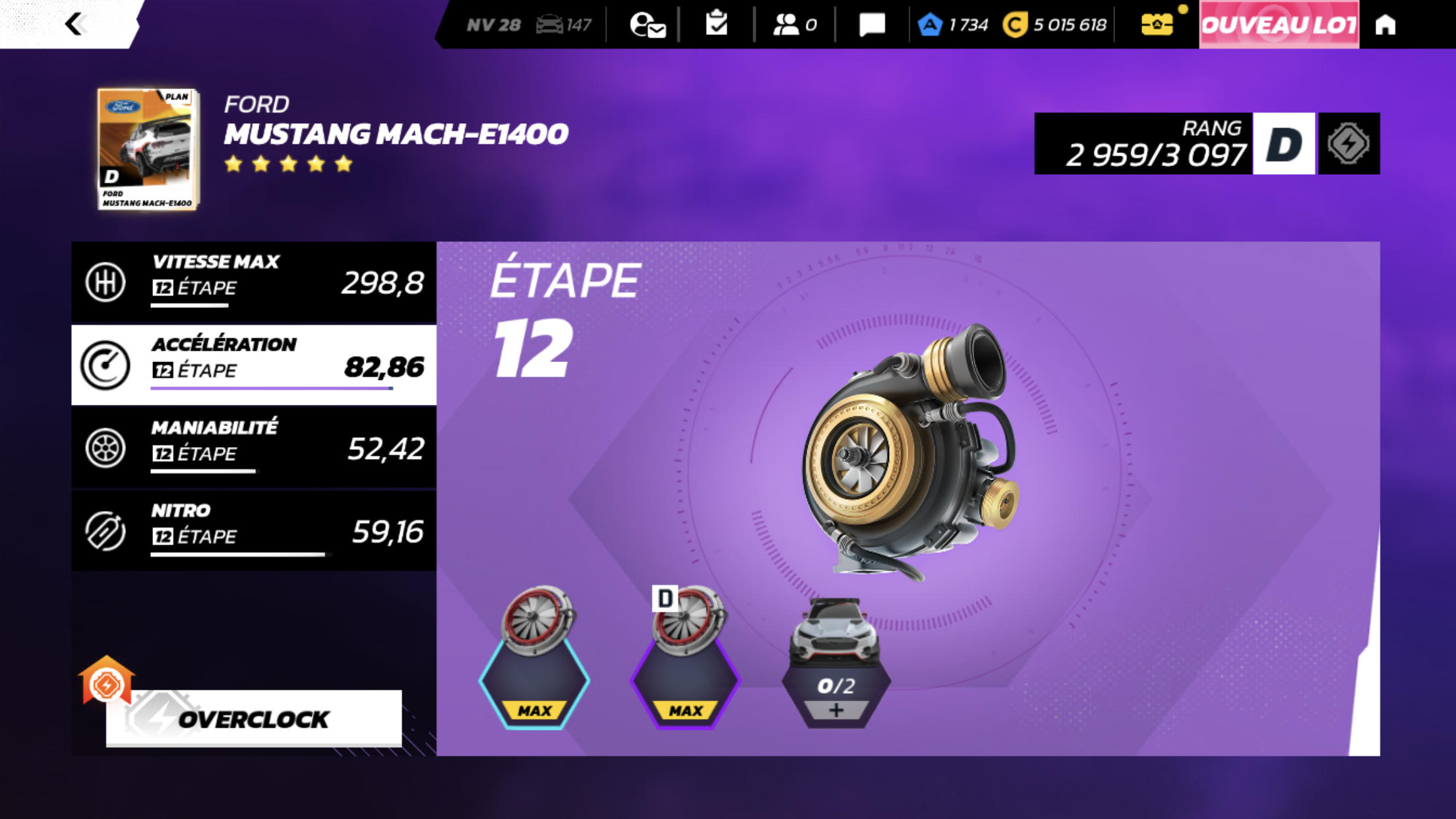This screenshot has width=1456, height=819.
Task: Open the Nouveau Lot offer banner
Action: point(1279,25)
